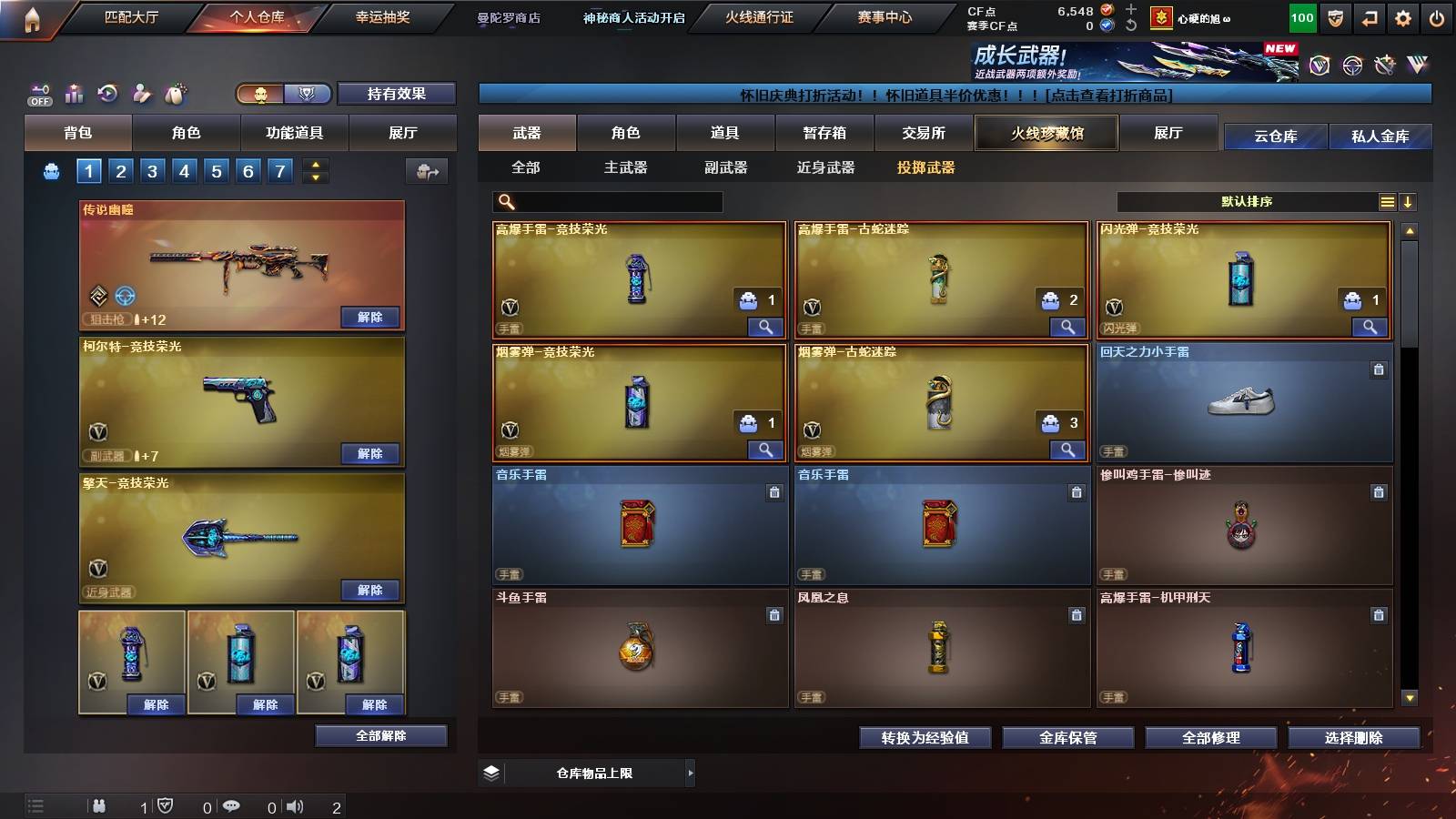1456x819 pixels.
Task: Switch to the 火线珍藏馆 tab
Action: pos(1046,133)
